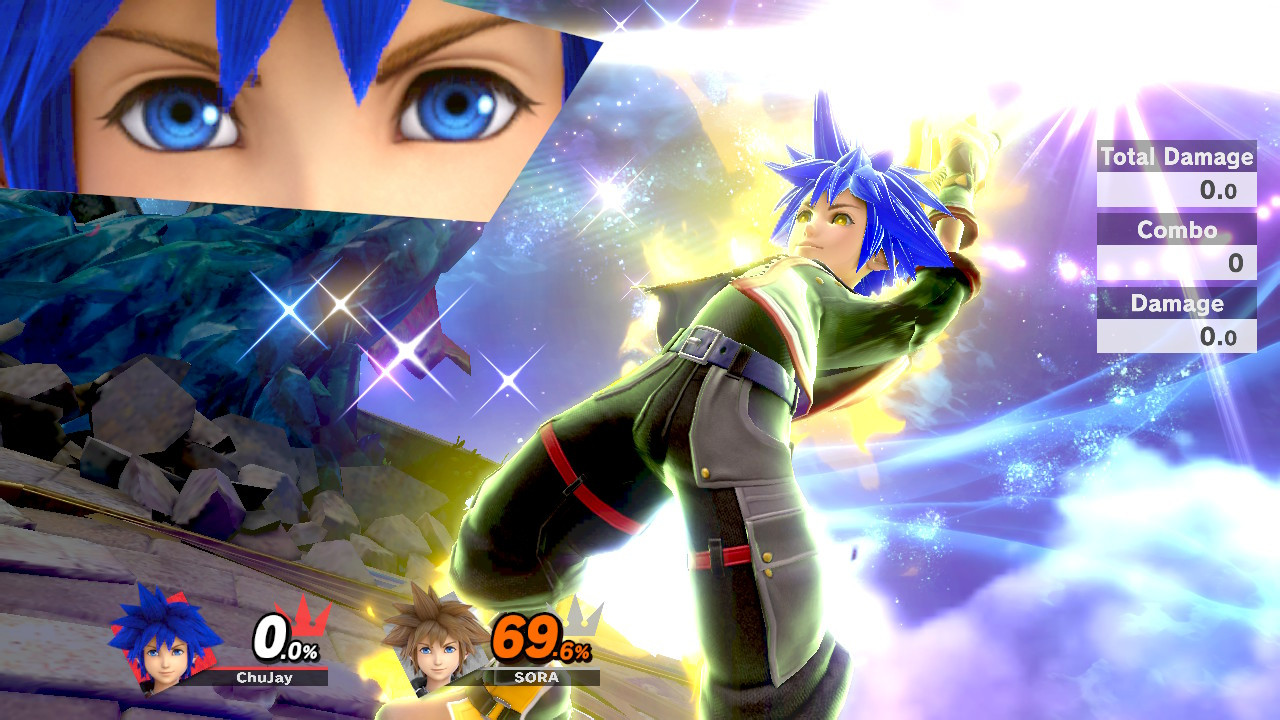Switch to the SORA name tab

[535, 677]
